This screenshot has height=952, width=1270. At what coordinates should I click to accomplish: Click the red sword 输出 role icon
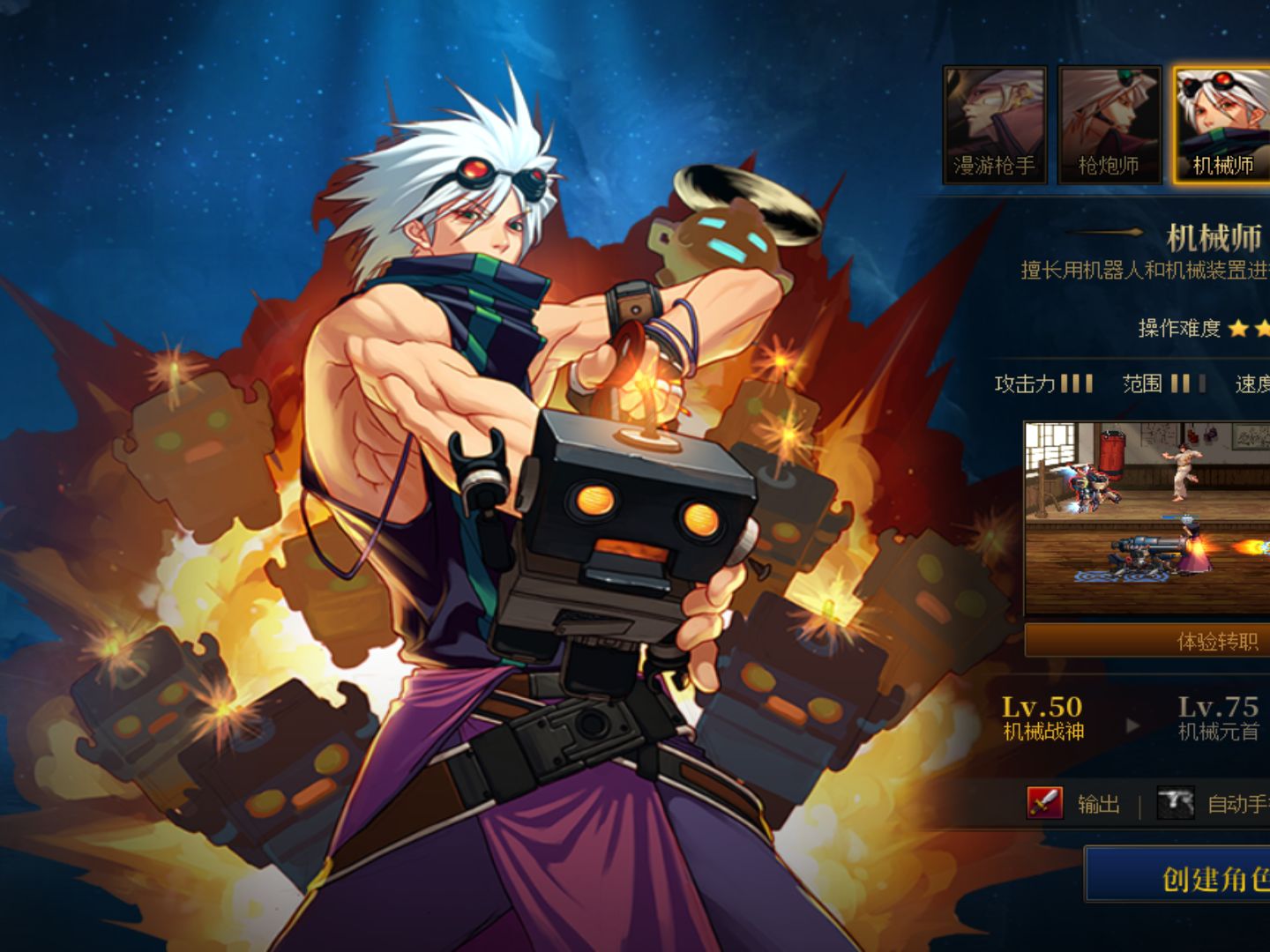coord(1045,803)
